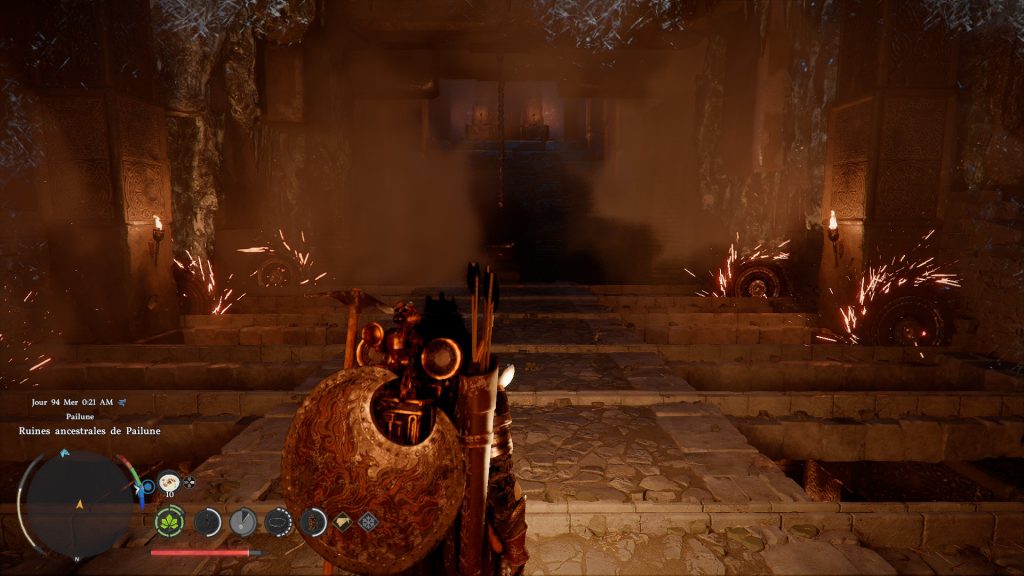Select the blue ring icon beside the minimap
The width and height of the screenshot is (1024, 576).
(148, 487)
